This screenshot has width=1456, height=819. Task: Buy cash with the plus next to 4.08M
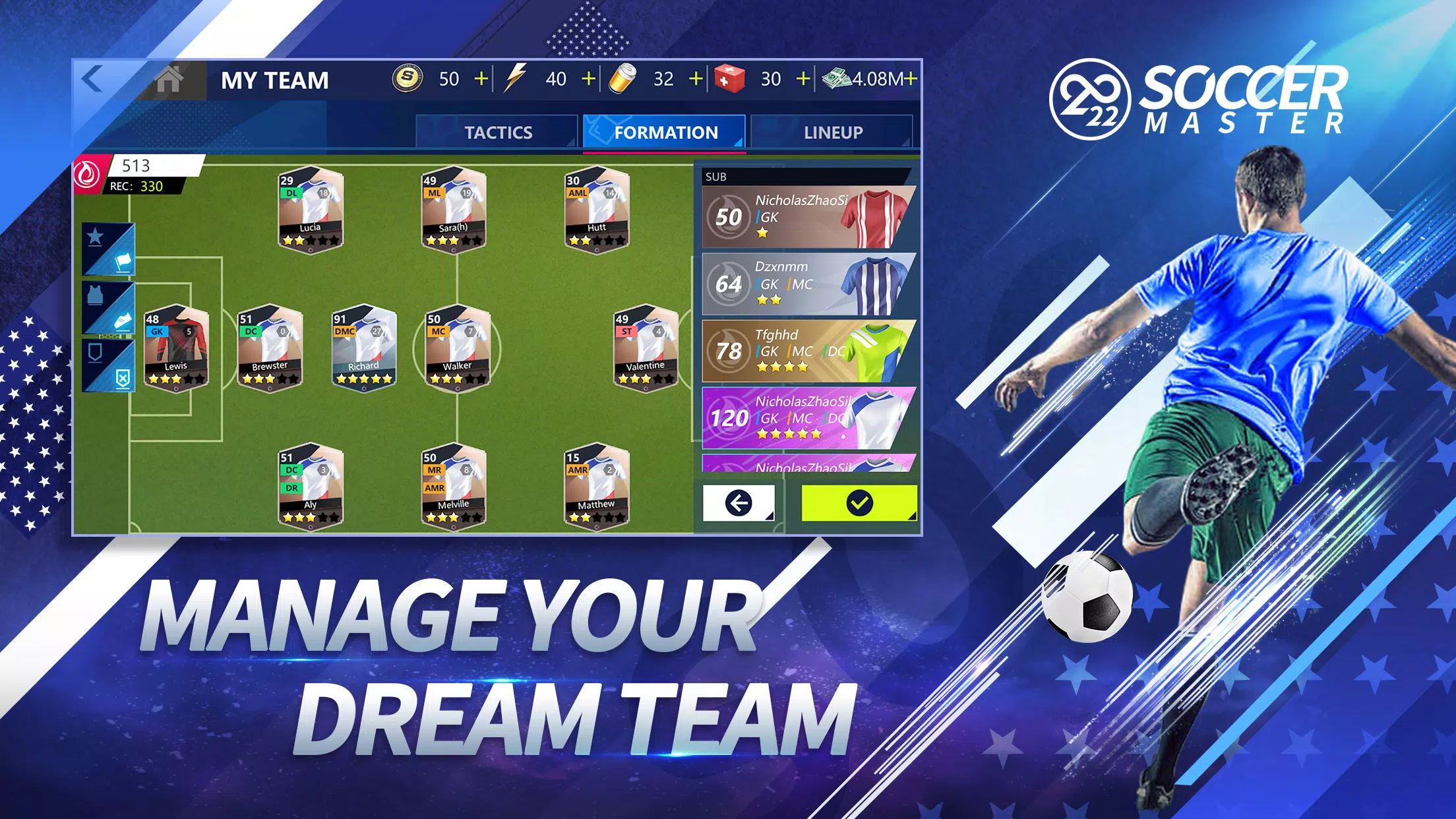click(x=909, y=78)
